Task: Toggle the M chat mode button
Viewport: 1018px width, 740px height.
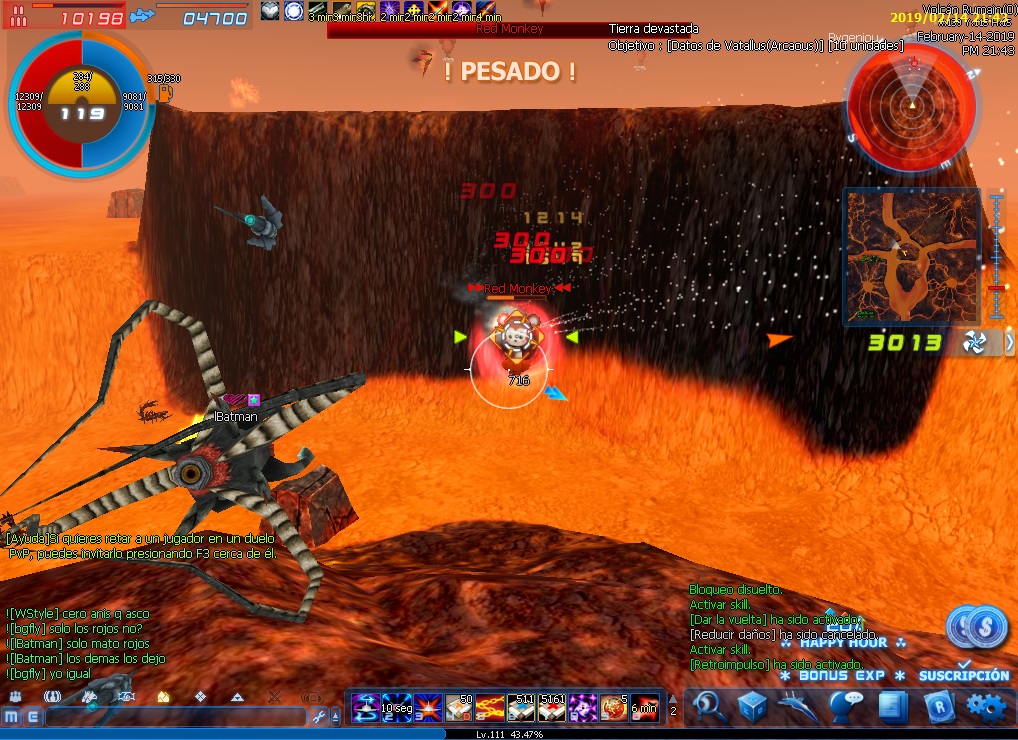Action: pos(12,717)
